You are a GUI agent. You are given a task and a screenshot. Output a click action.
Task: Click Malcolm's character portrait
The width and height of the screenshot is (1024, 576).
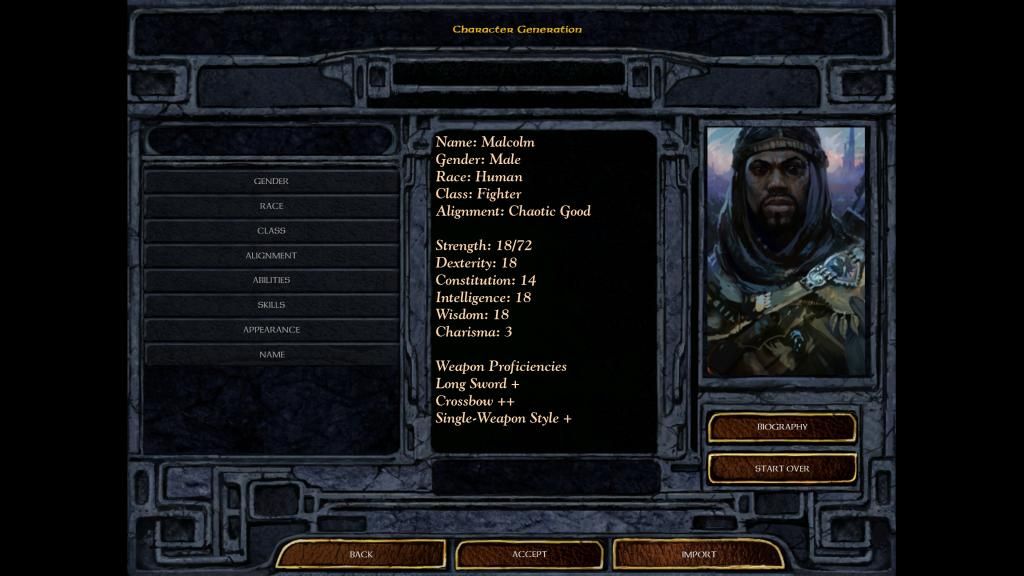(x=786, y=250)
